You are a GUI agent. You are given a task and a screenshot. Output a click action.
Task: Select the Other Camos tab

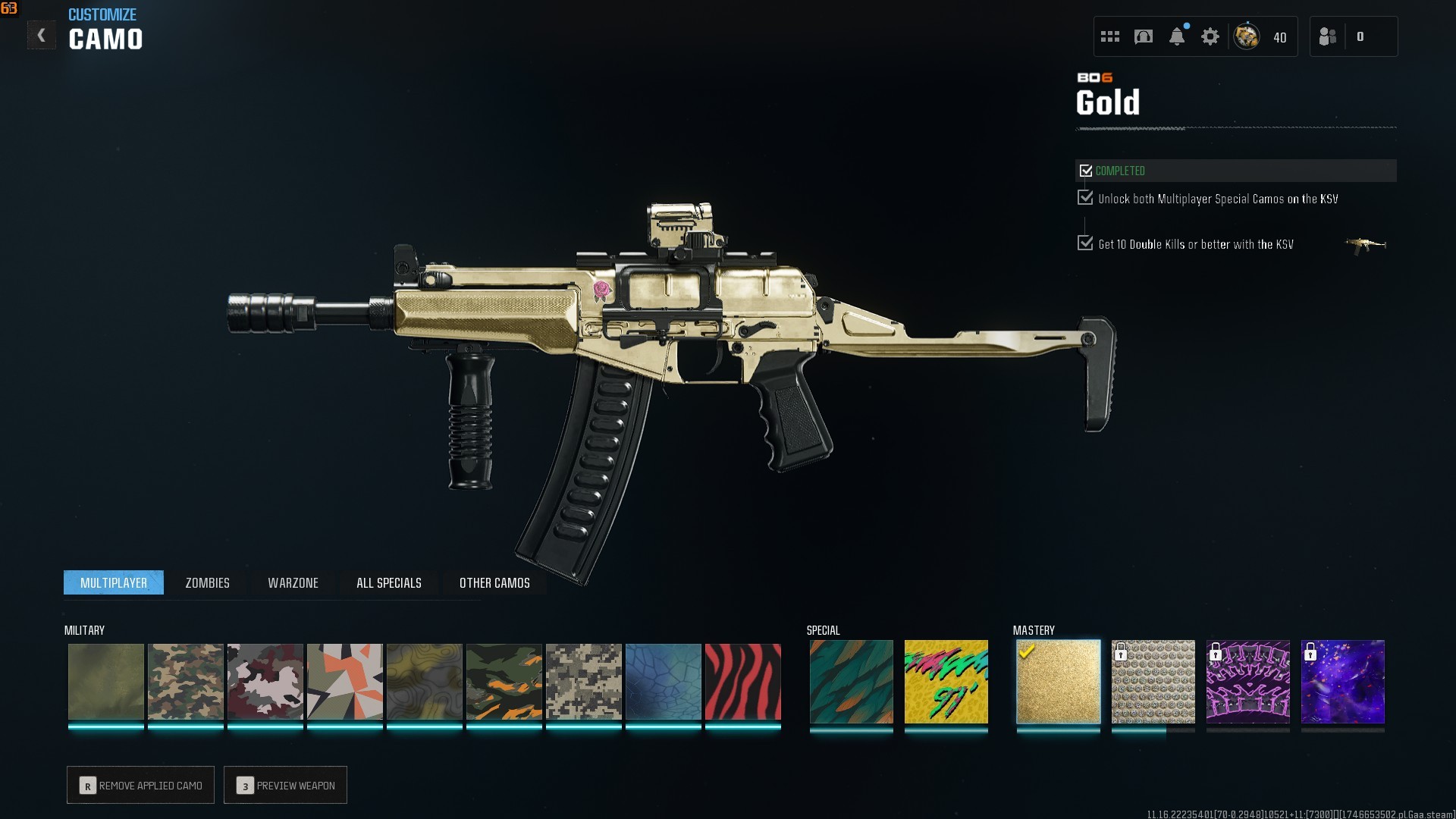point(494,582)
